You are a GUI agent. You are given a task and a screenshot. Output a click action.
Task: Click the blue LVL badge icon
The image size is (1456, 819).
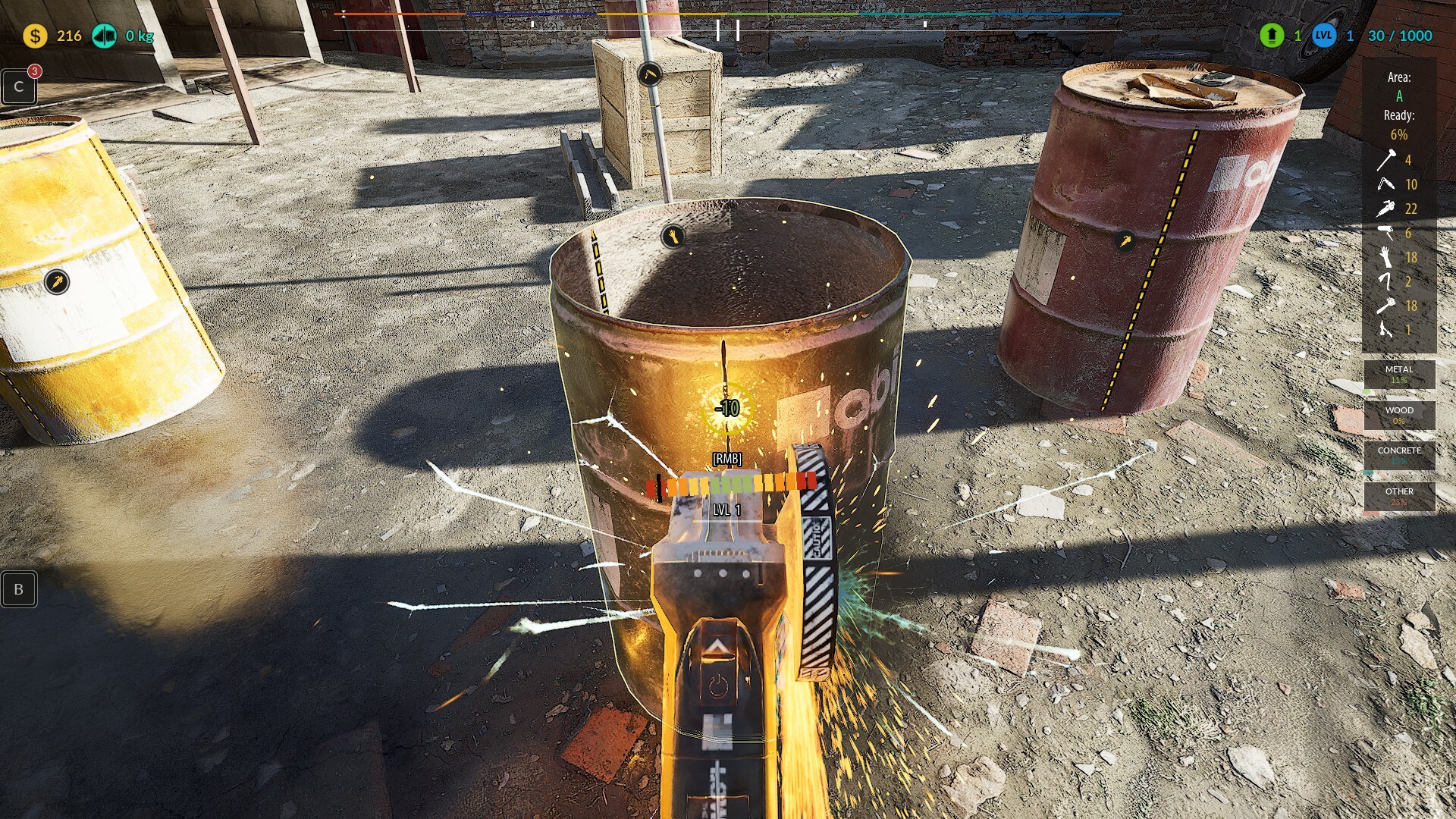click(1324, 35)
